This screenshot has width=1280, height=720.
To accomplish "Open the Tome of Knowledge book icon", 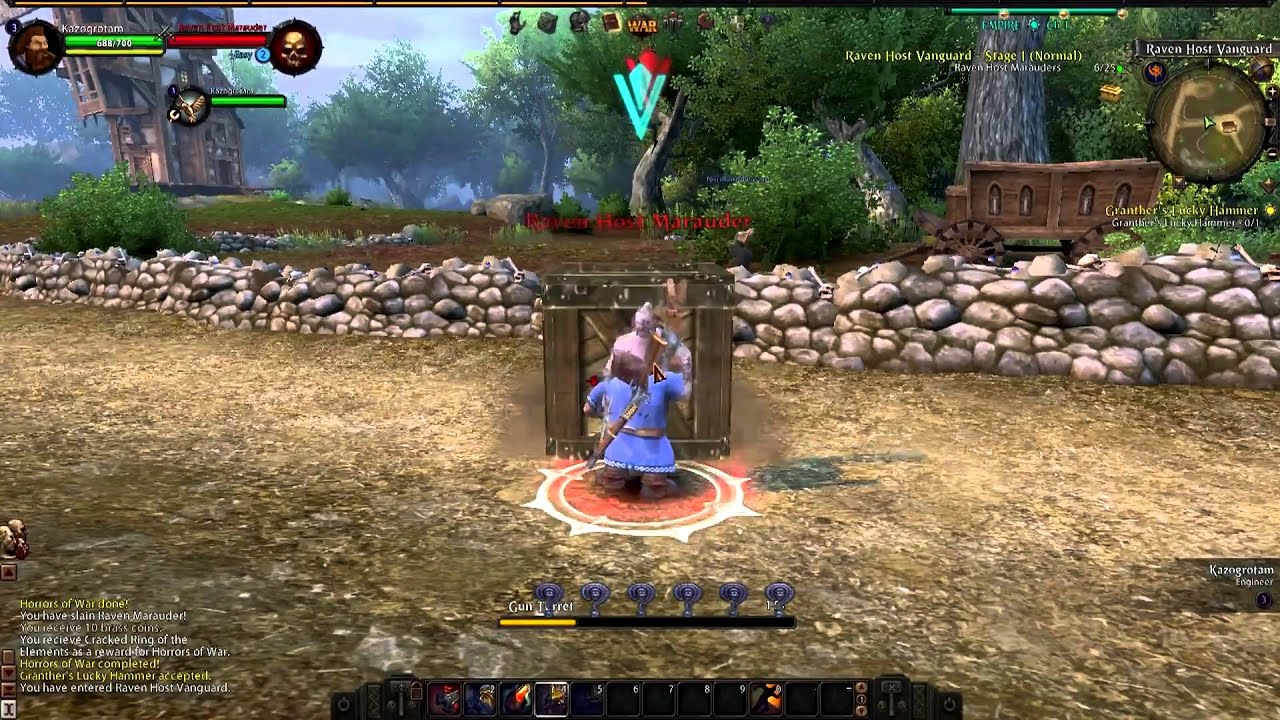I will coord(611,22).
